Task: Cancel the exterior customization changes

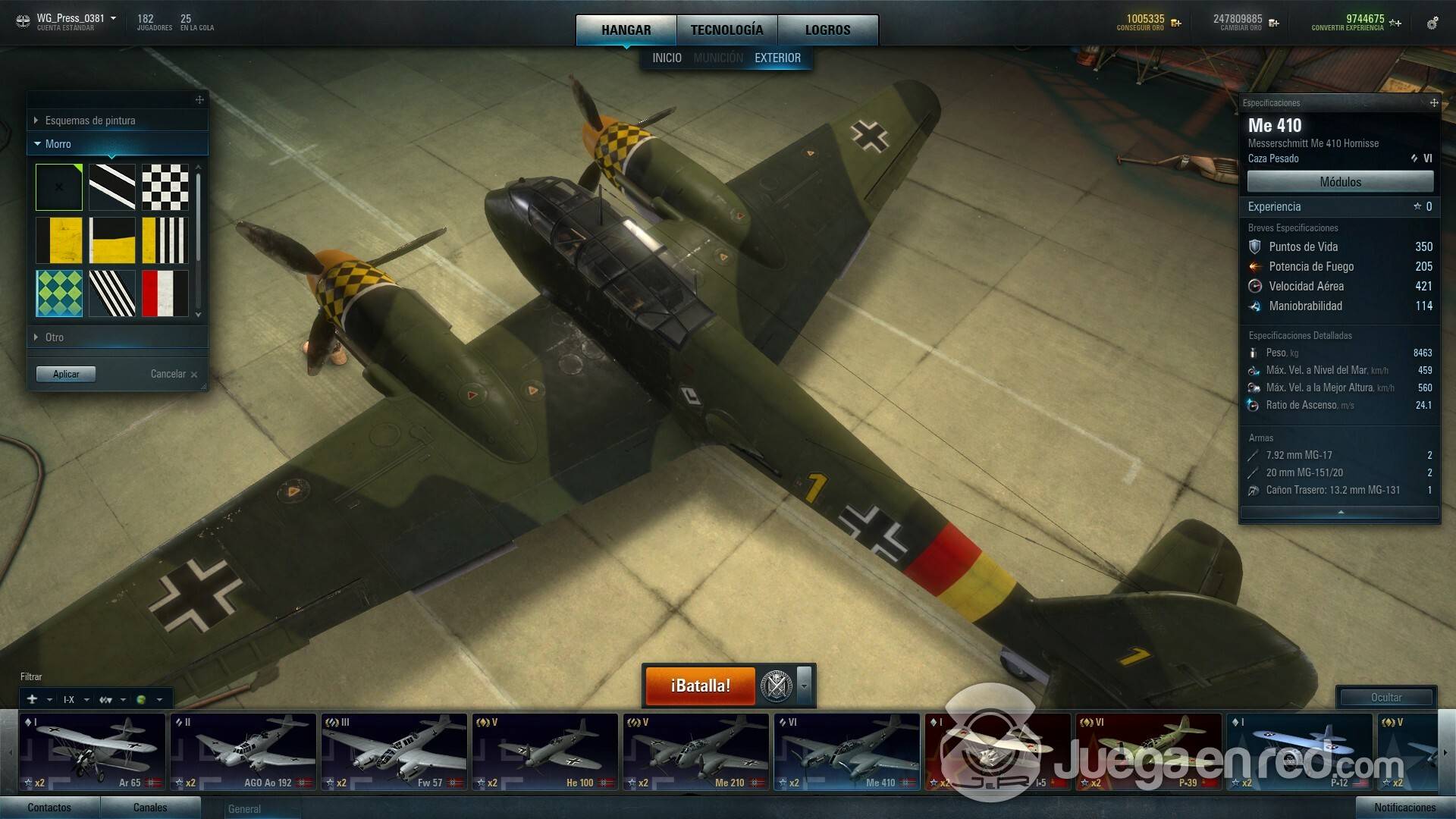Action: click(173, 374)
